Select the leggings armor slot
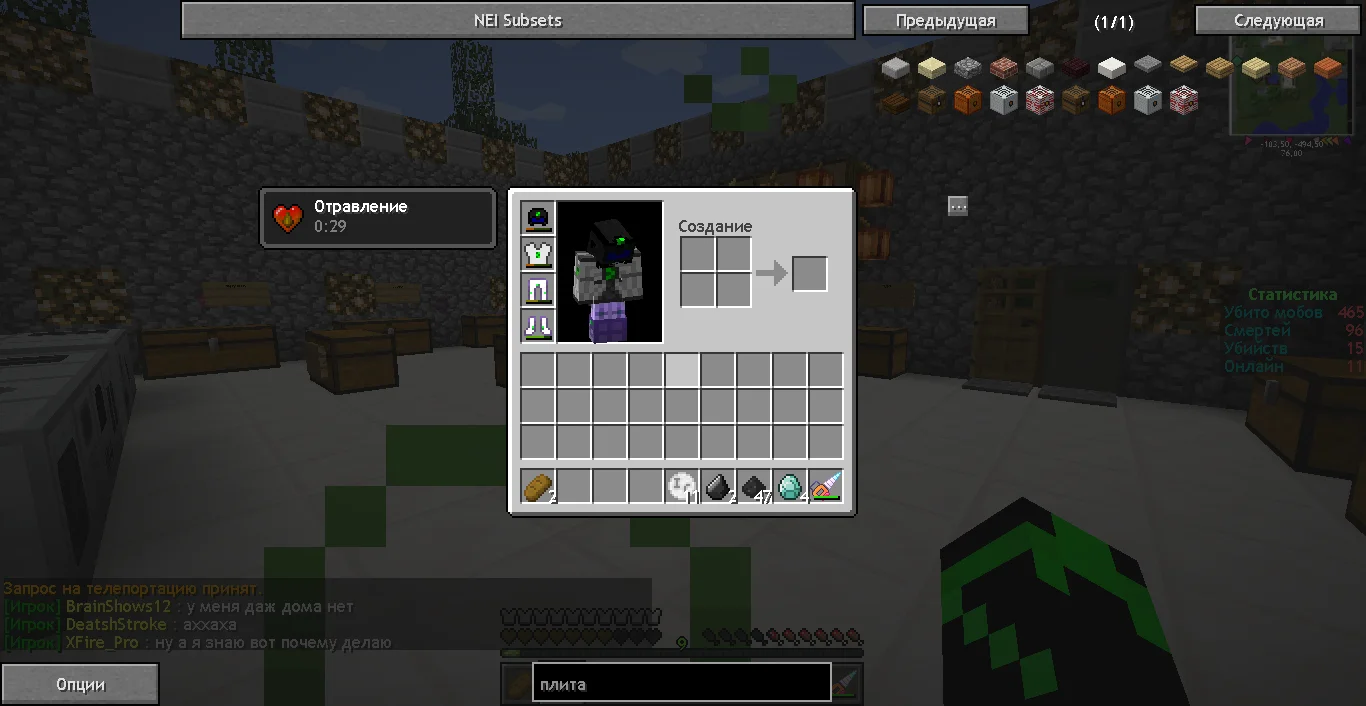Image resolution: width=1366 pixels, height=706 pixels. [x=538, y=291]
